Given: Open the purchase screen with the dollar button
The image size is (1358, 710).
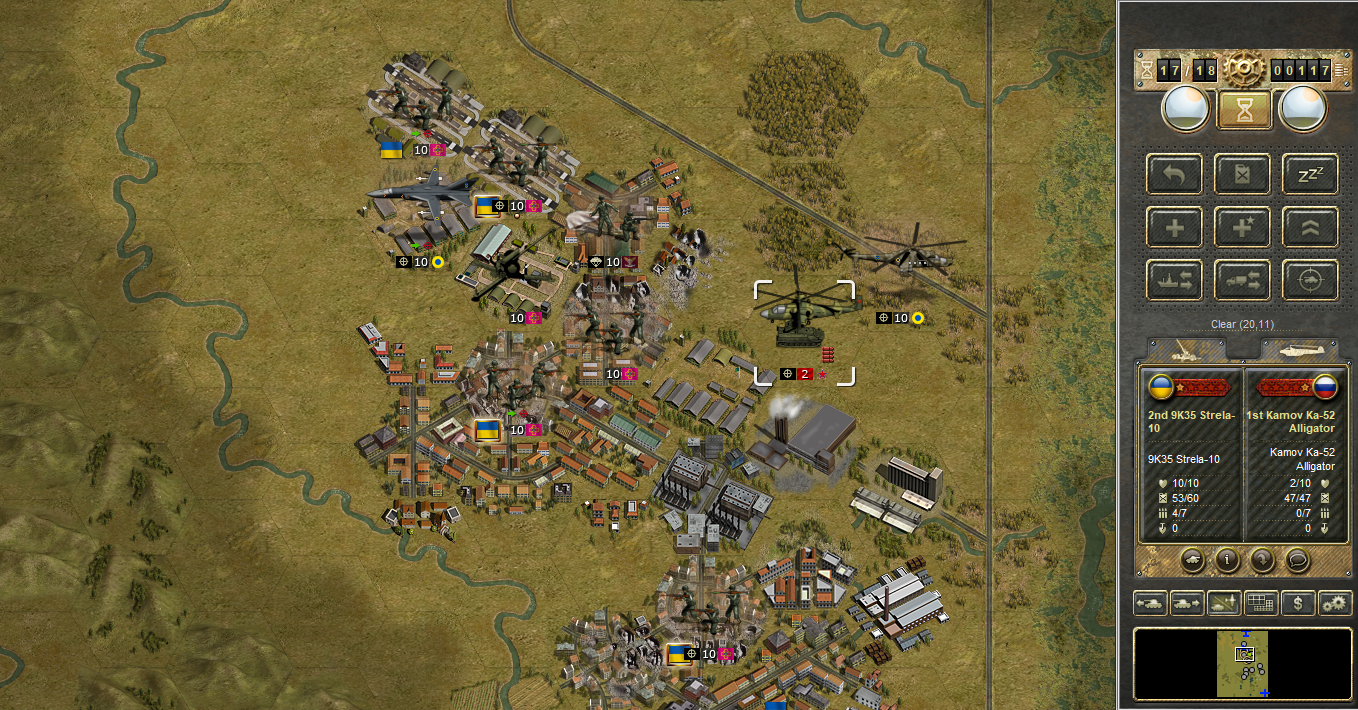Looking at the screenshot, I should click(x=1298, y=603).
